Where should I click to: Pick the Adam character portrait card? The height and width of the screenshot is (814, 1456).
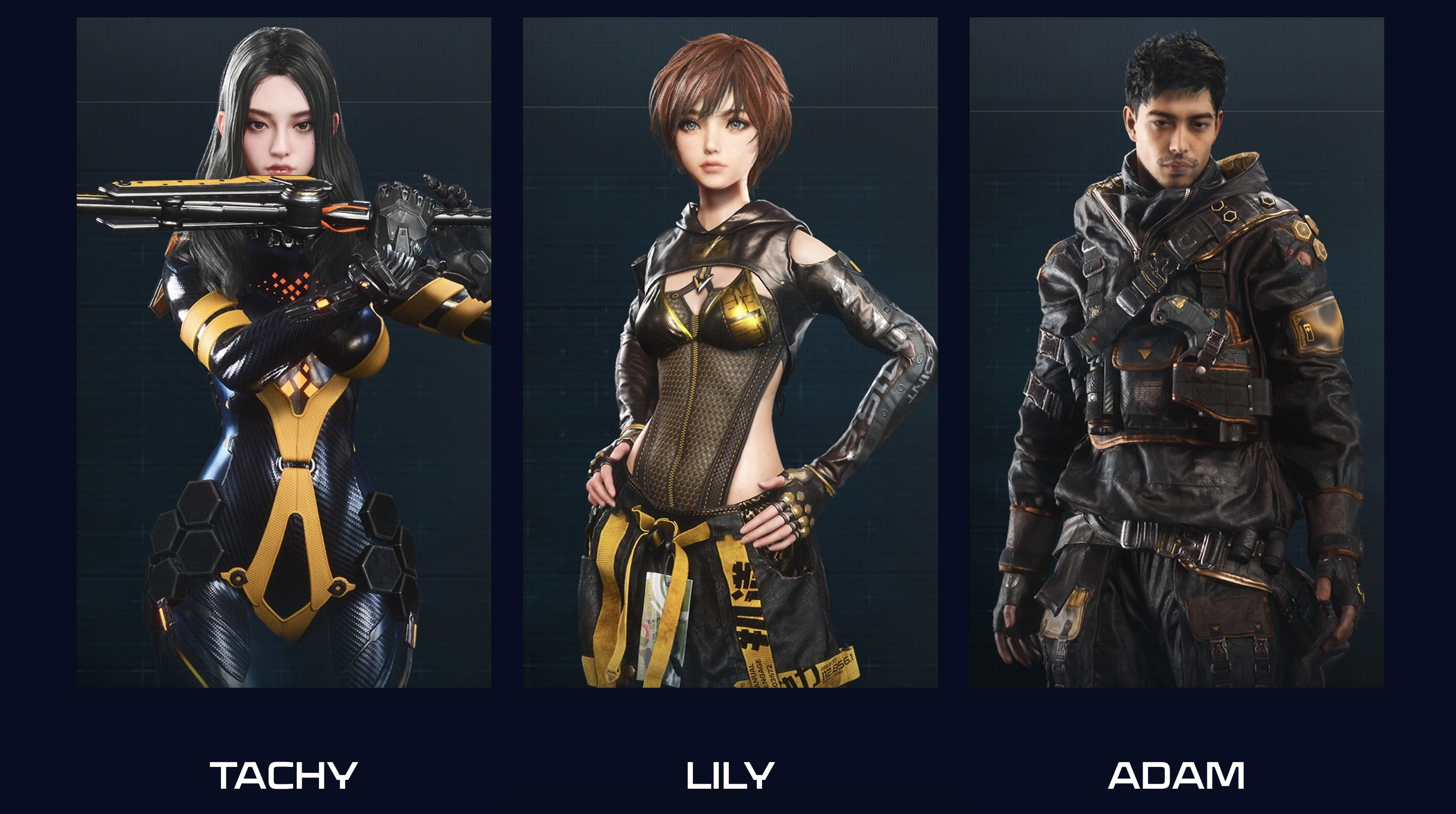[1177, 352]
